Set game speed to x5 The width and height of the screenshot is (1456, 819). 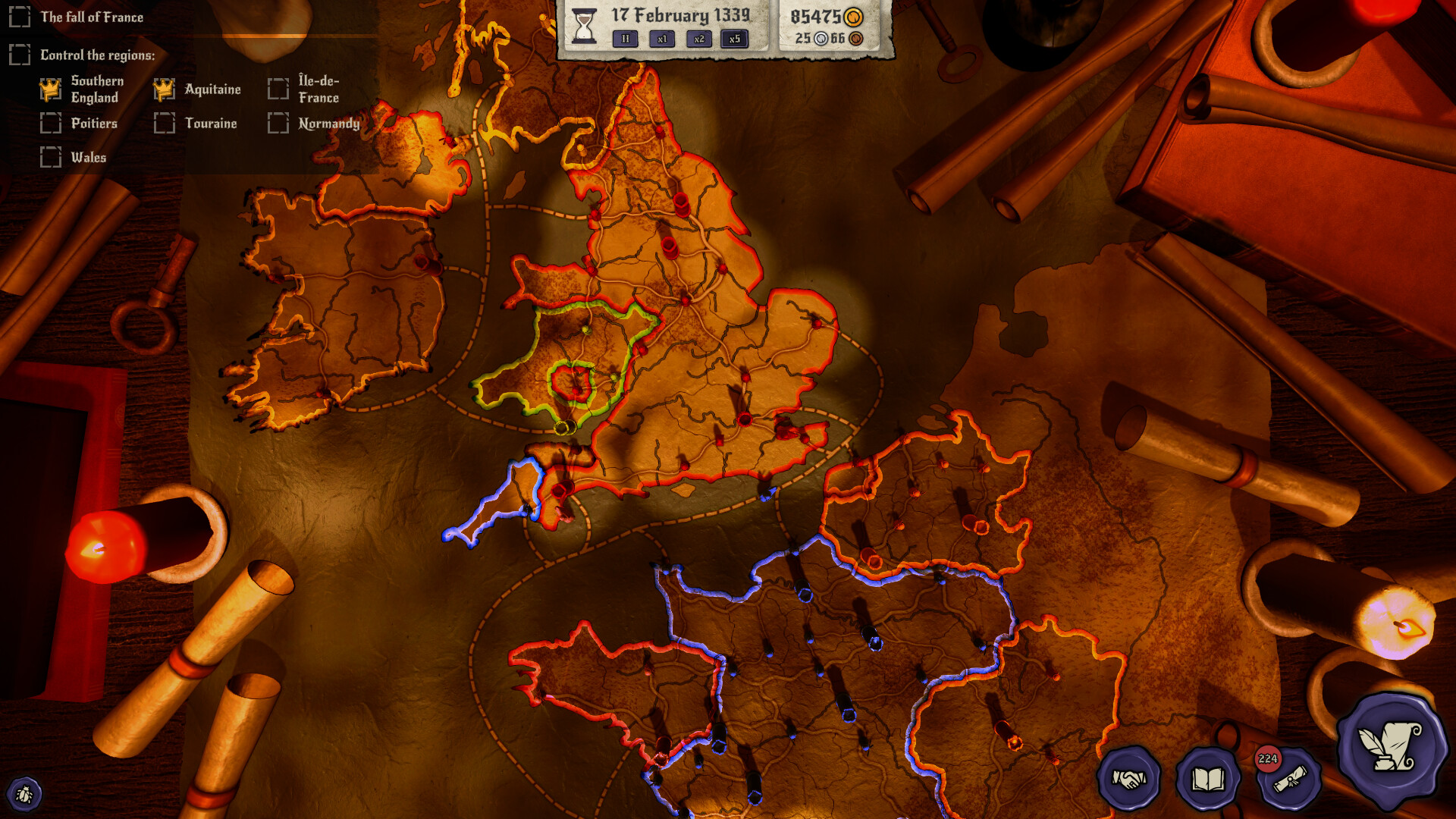(x=734, y=39)
